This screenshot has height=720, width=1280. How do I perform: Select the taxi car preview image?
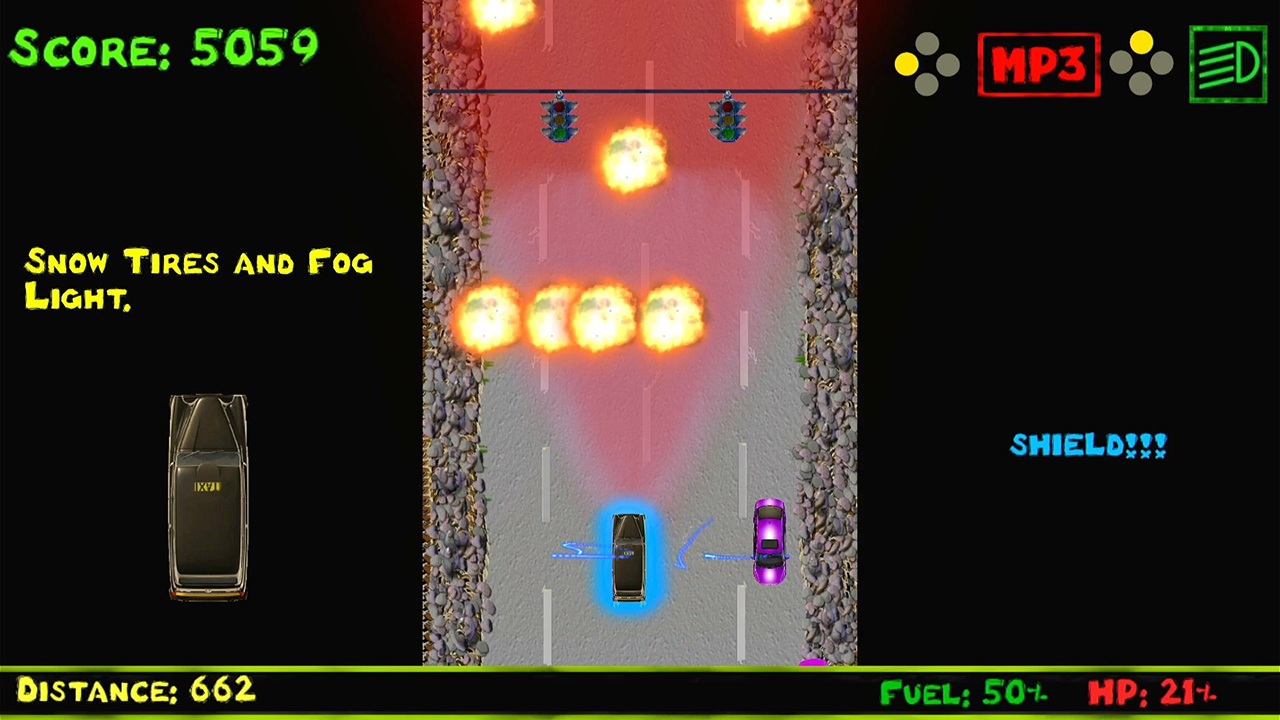point(208,495)
